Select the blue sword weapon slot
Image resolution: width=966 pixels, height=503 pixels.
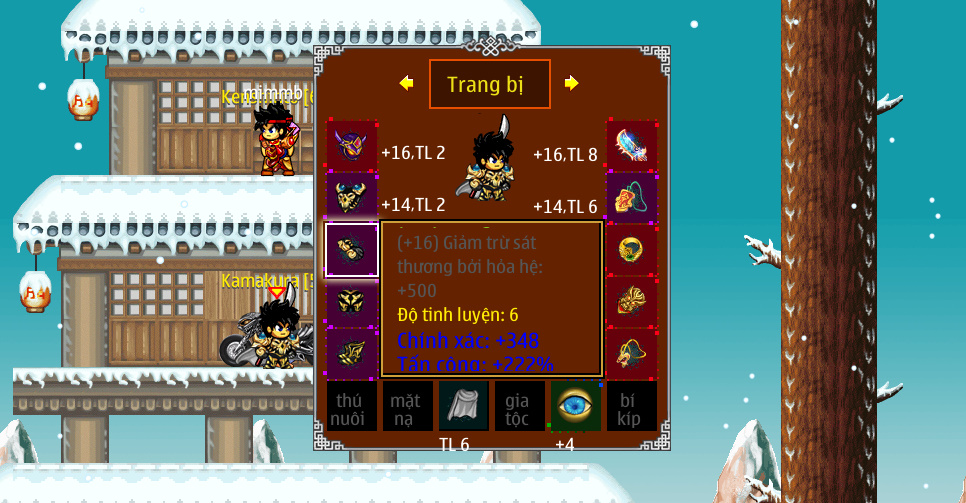pyautogui.click(x=632, y=146)
